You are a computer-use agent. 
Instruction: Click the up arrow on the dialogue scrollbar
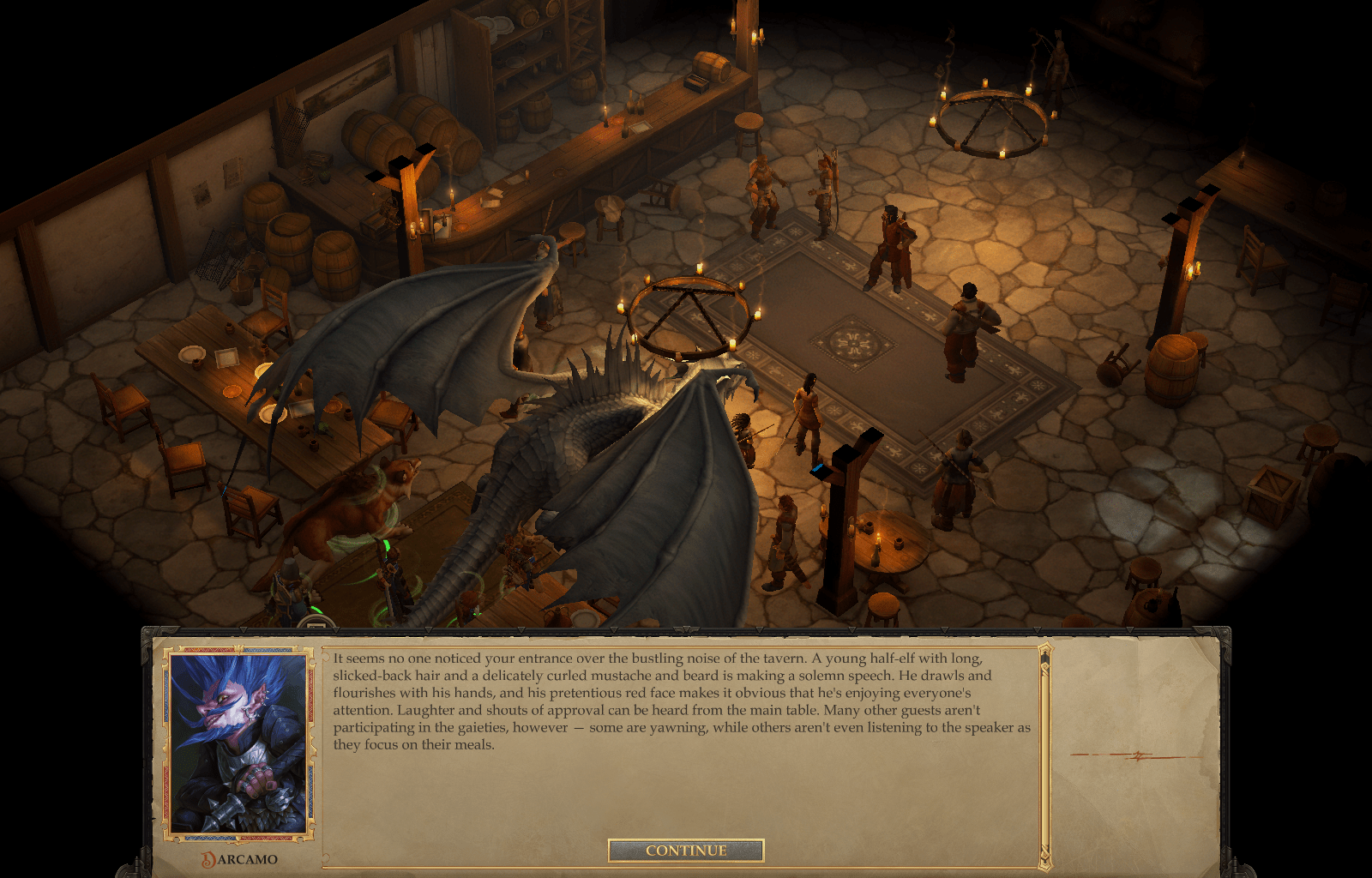pos(1045,655)
